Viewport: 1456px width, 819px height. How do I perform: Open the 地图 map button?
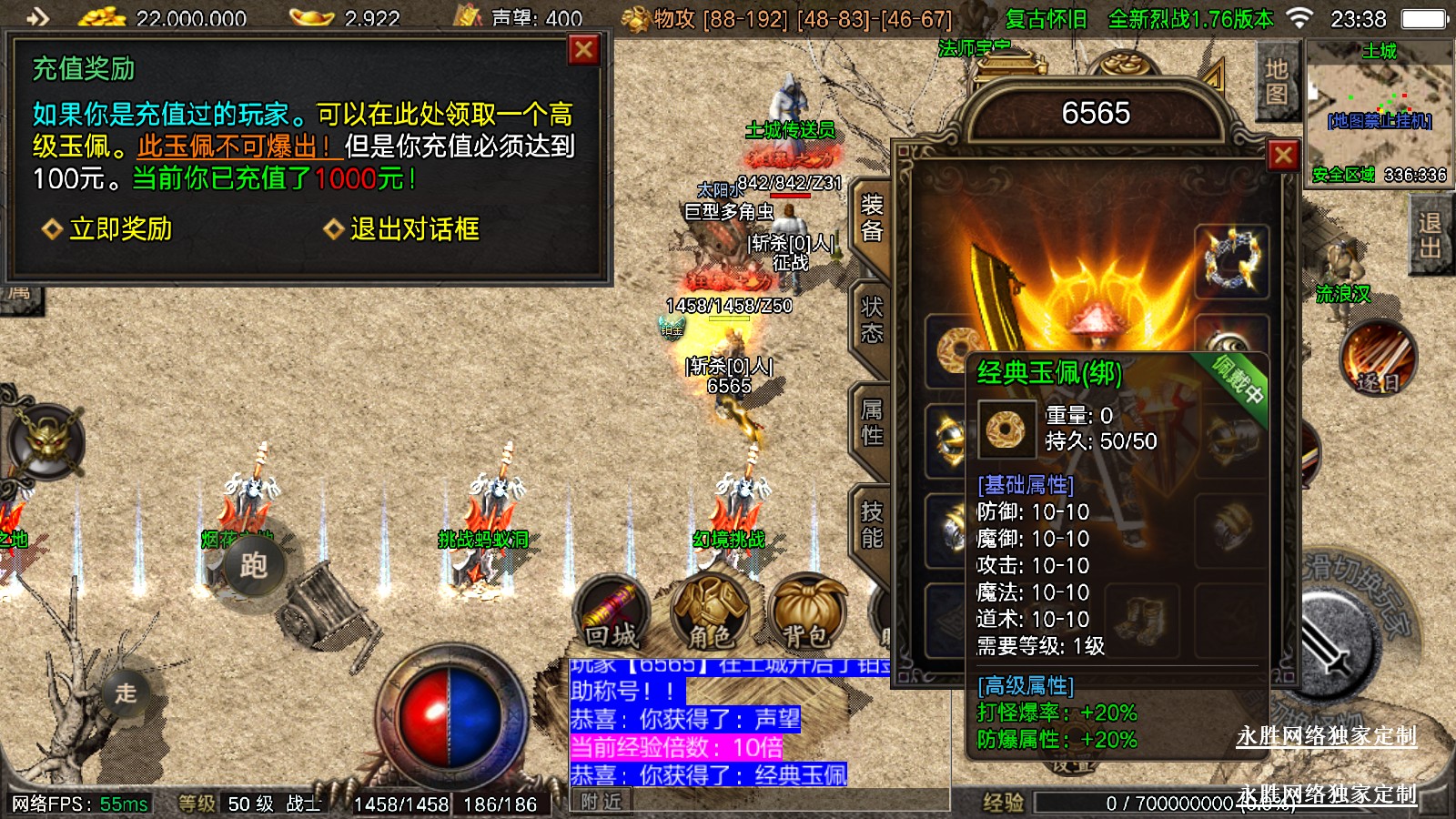1276,82
